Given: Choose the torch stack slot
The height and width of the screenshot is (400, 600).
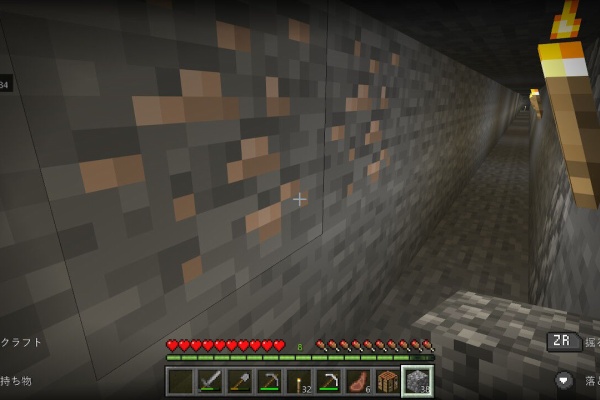Looking at the screenshot, I should point(298,381).
